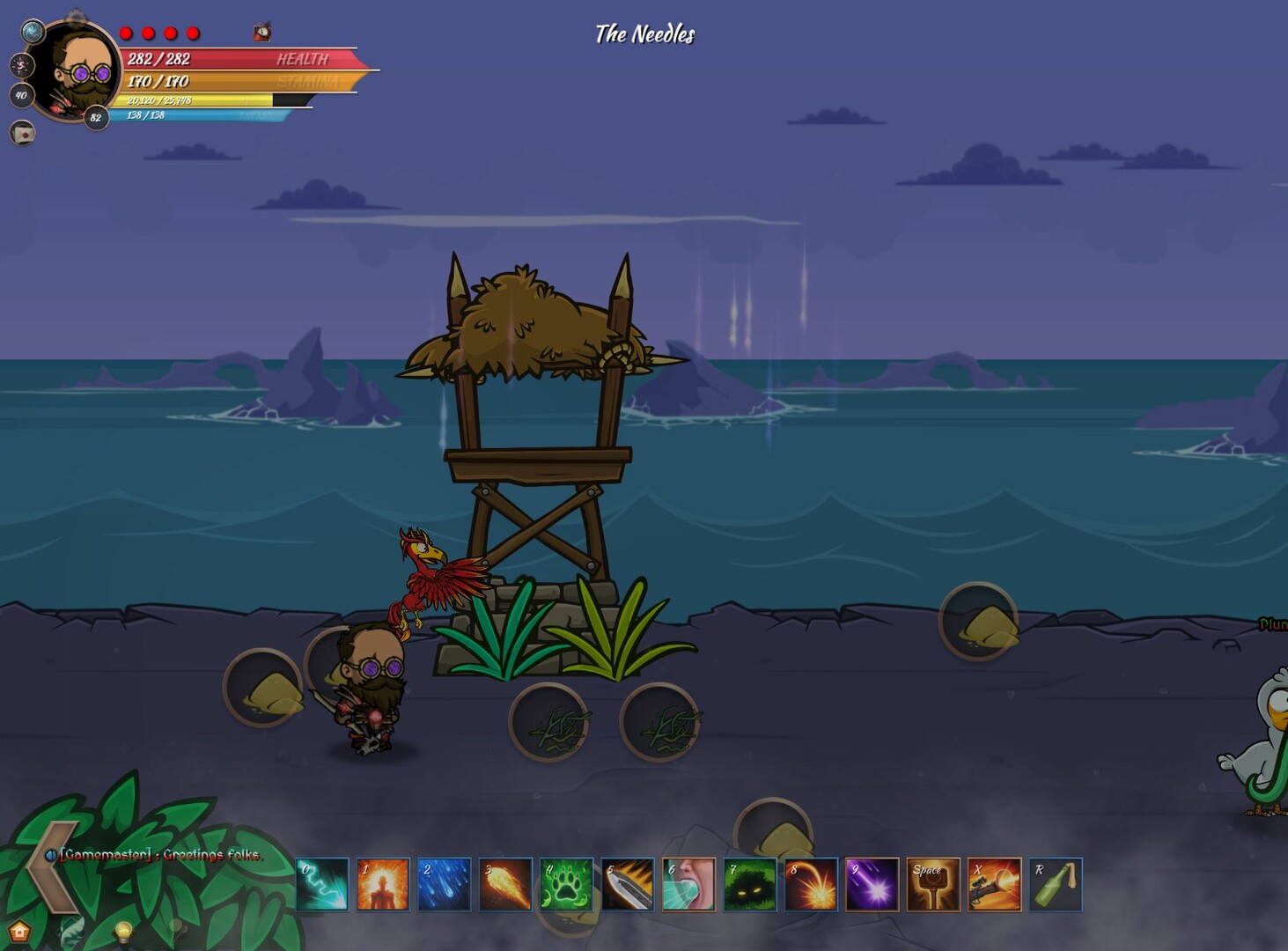
Task: Mute the speaker icon on the Gamemaster message
Action: 51,853
